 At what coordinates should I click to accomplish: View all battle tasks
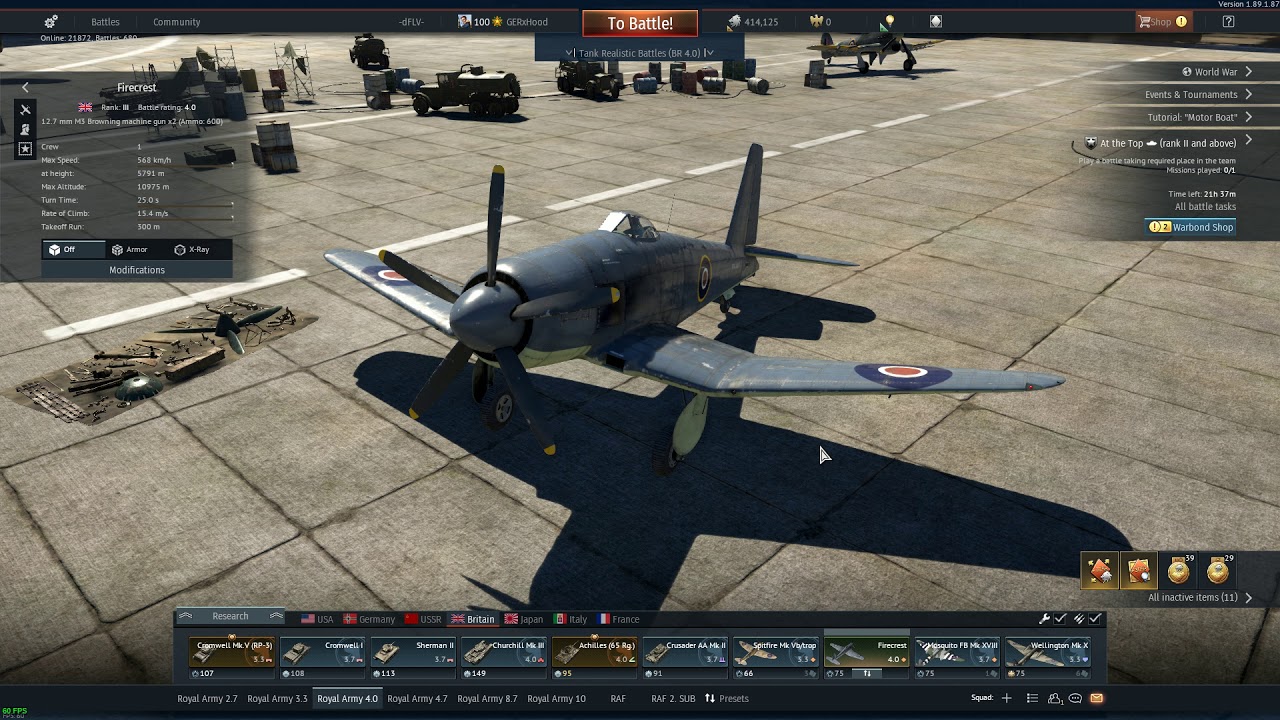click(1205, 207)
